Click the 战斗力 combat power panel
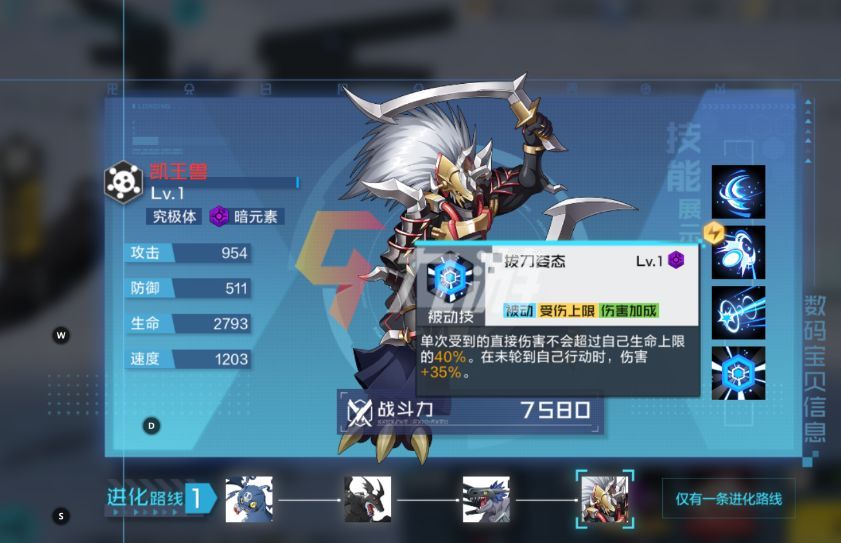 (x=471, y=410)
